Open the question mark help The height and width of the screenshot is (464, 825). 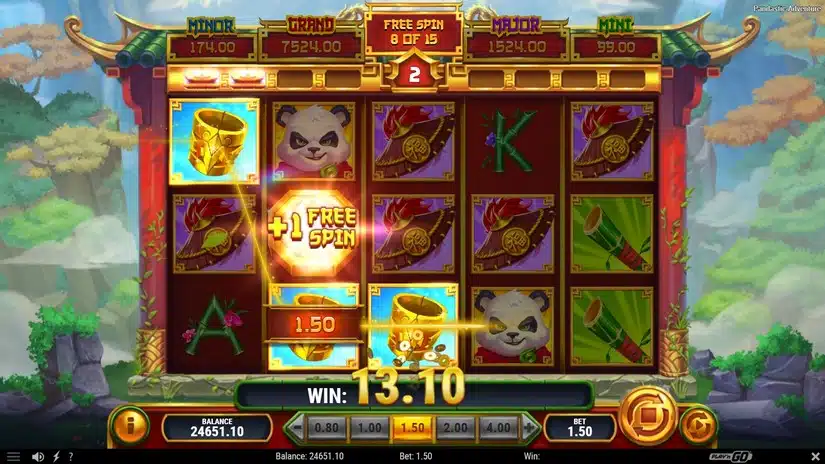tap(70, 457)
